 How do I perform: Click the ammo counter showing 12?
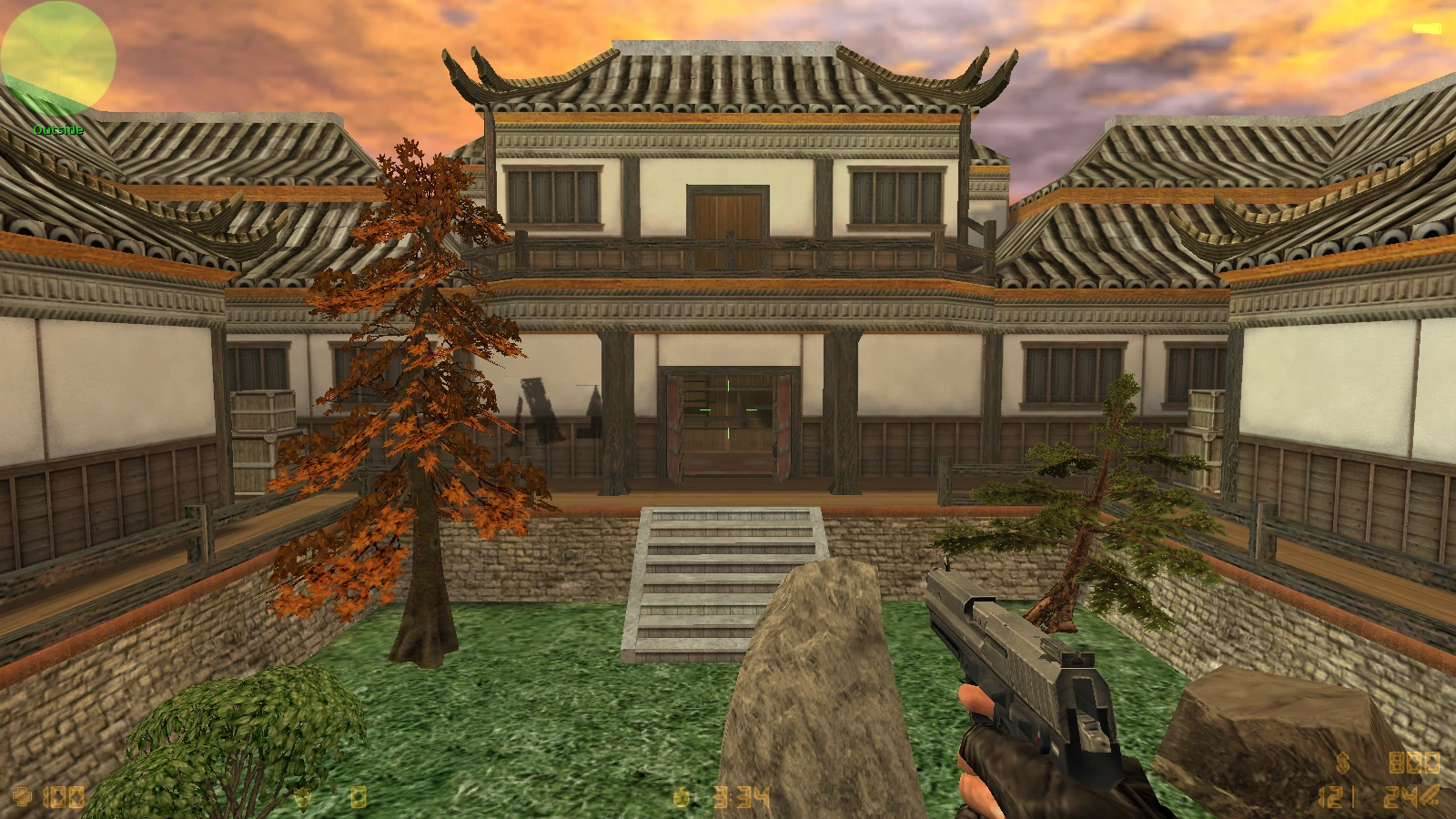point(1329,796)
